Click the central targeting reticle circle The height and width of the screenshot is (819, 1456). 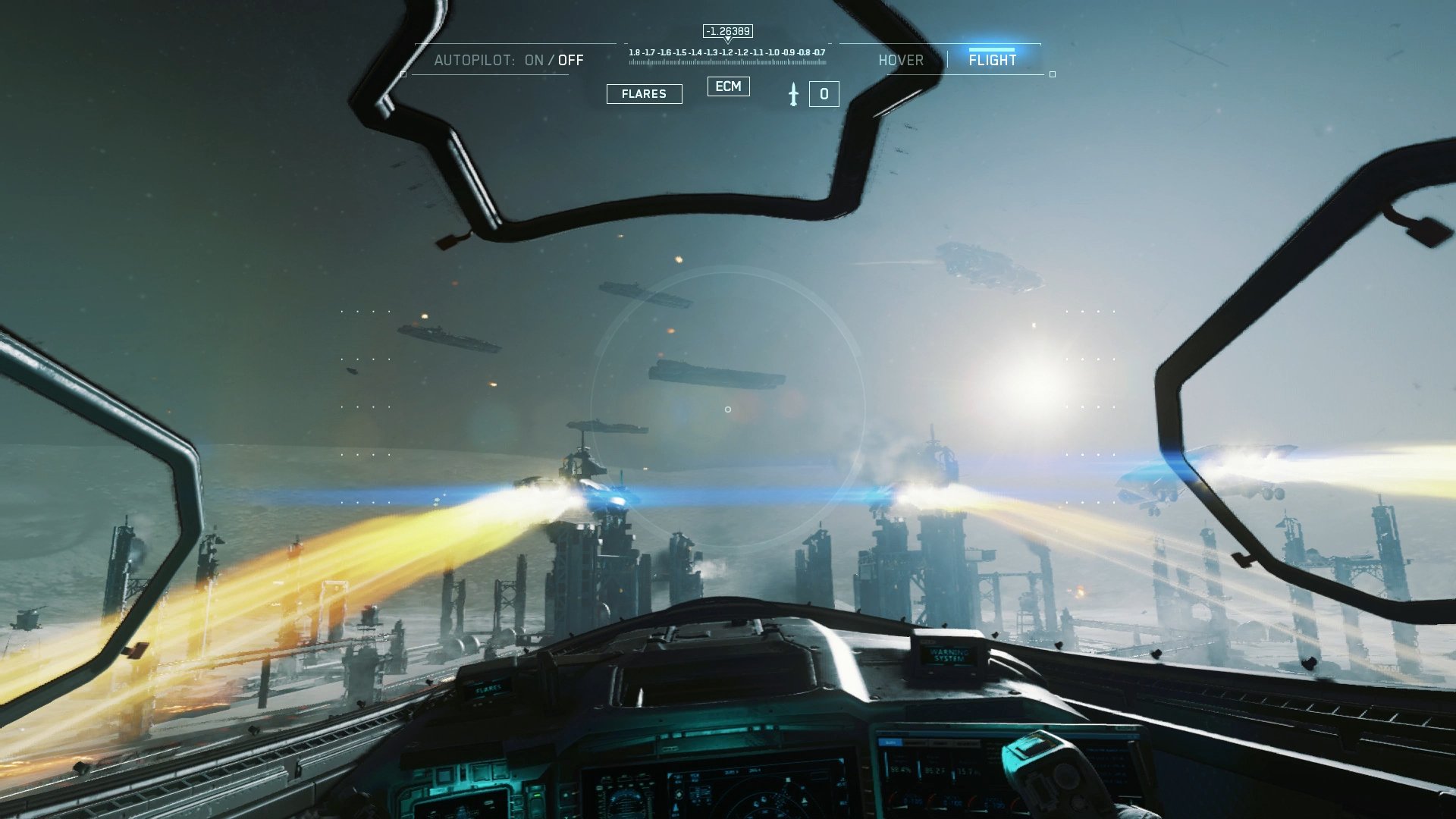coord(726,409)
